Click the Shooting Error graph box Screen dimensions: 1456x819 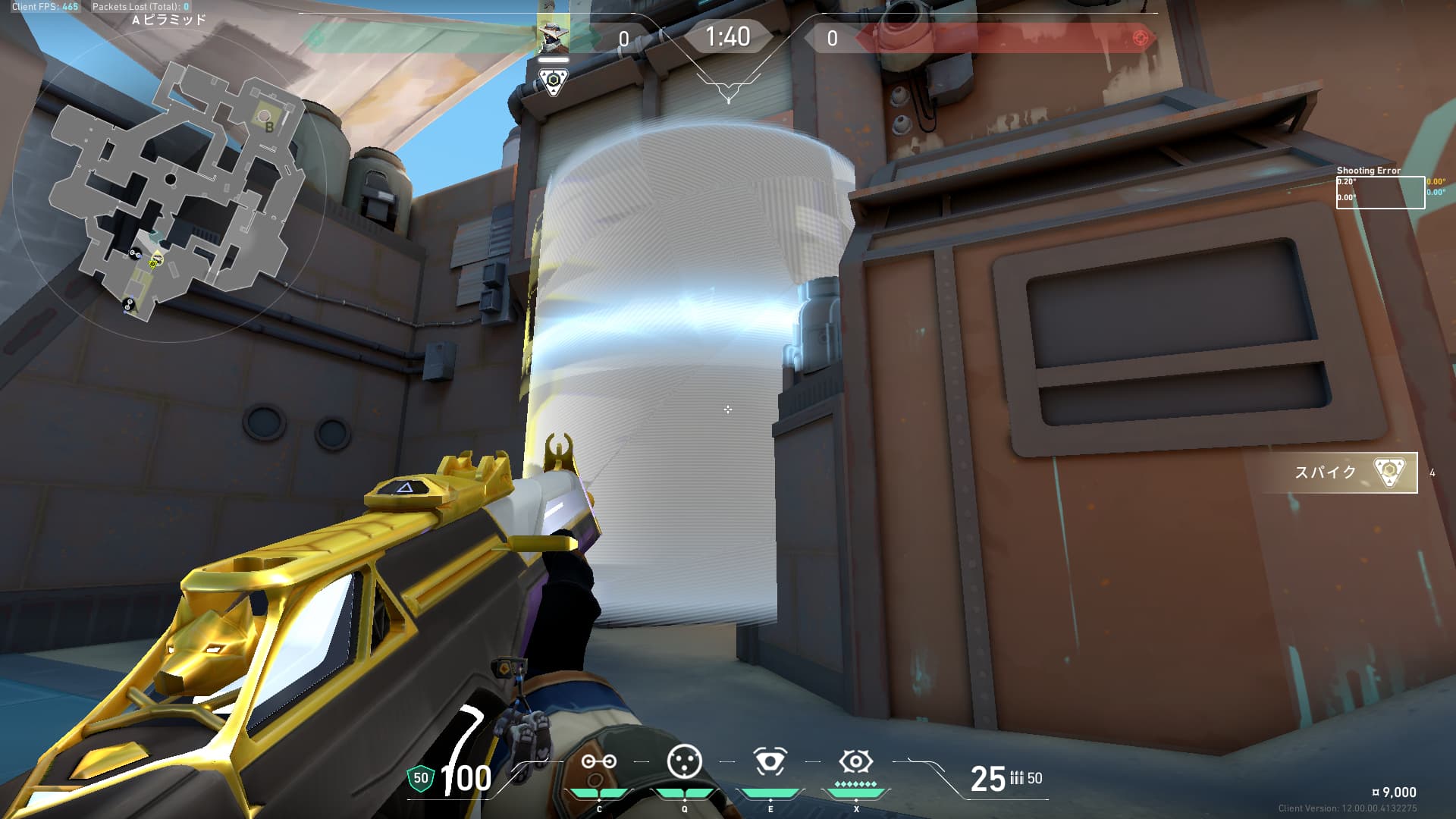pos(1379,192)
